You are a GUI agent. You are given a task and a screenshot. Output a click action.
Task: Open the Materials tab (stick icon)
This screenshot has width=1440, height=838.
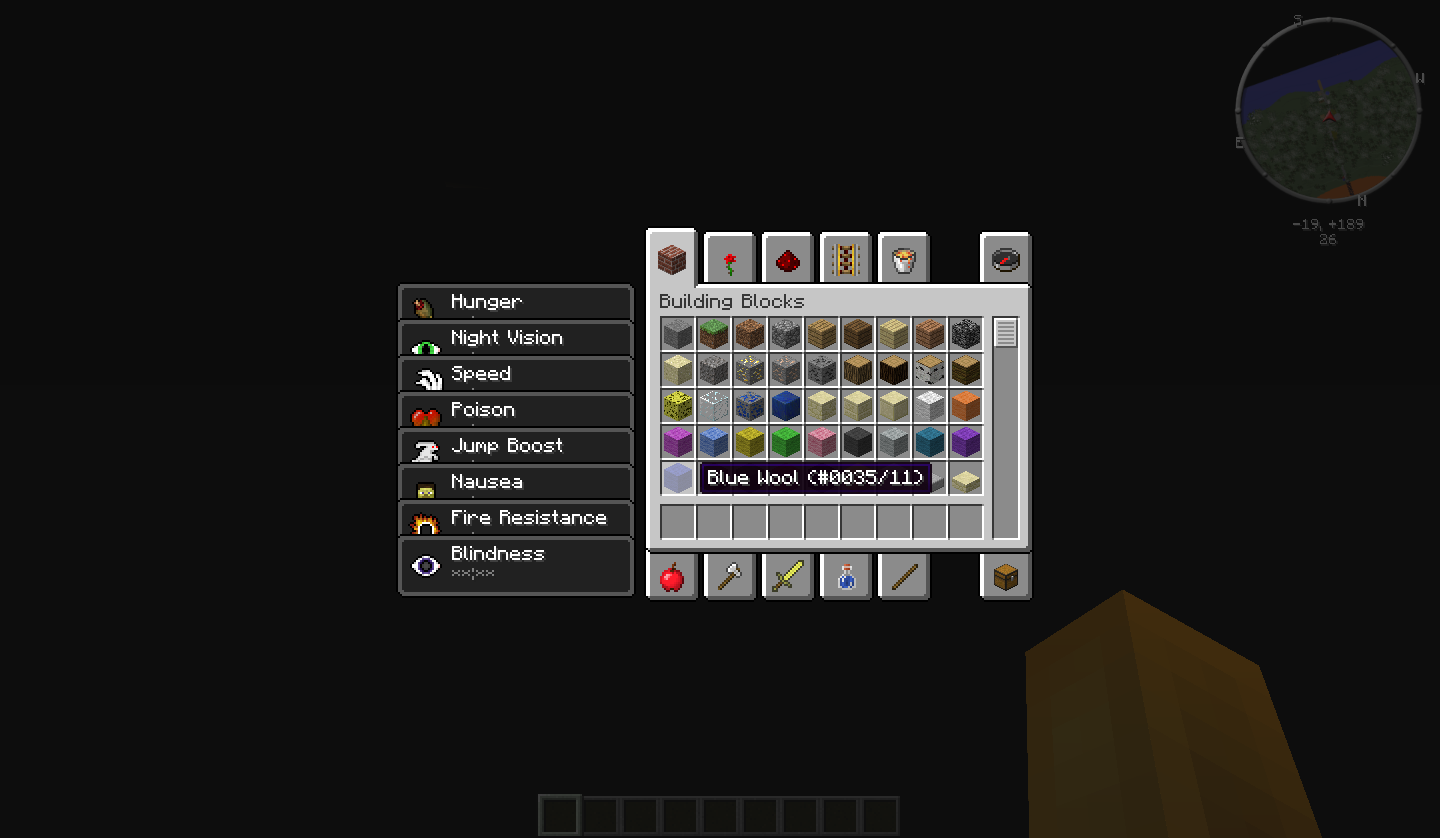903,576
